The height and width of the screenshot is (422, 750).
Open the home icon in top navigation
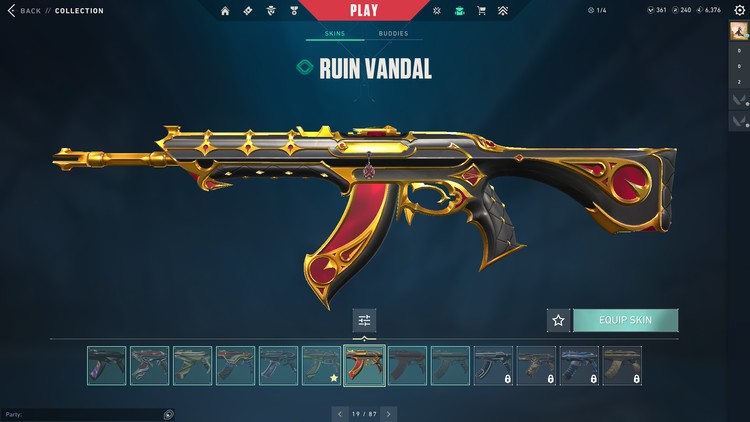pyautogui.click(x=224, y=11)
